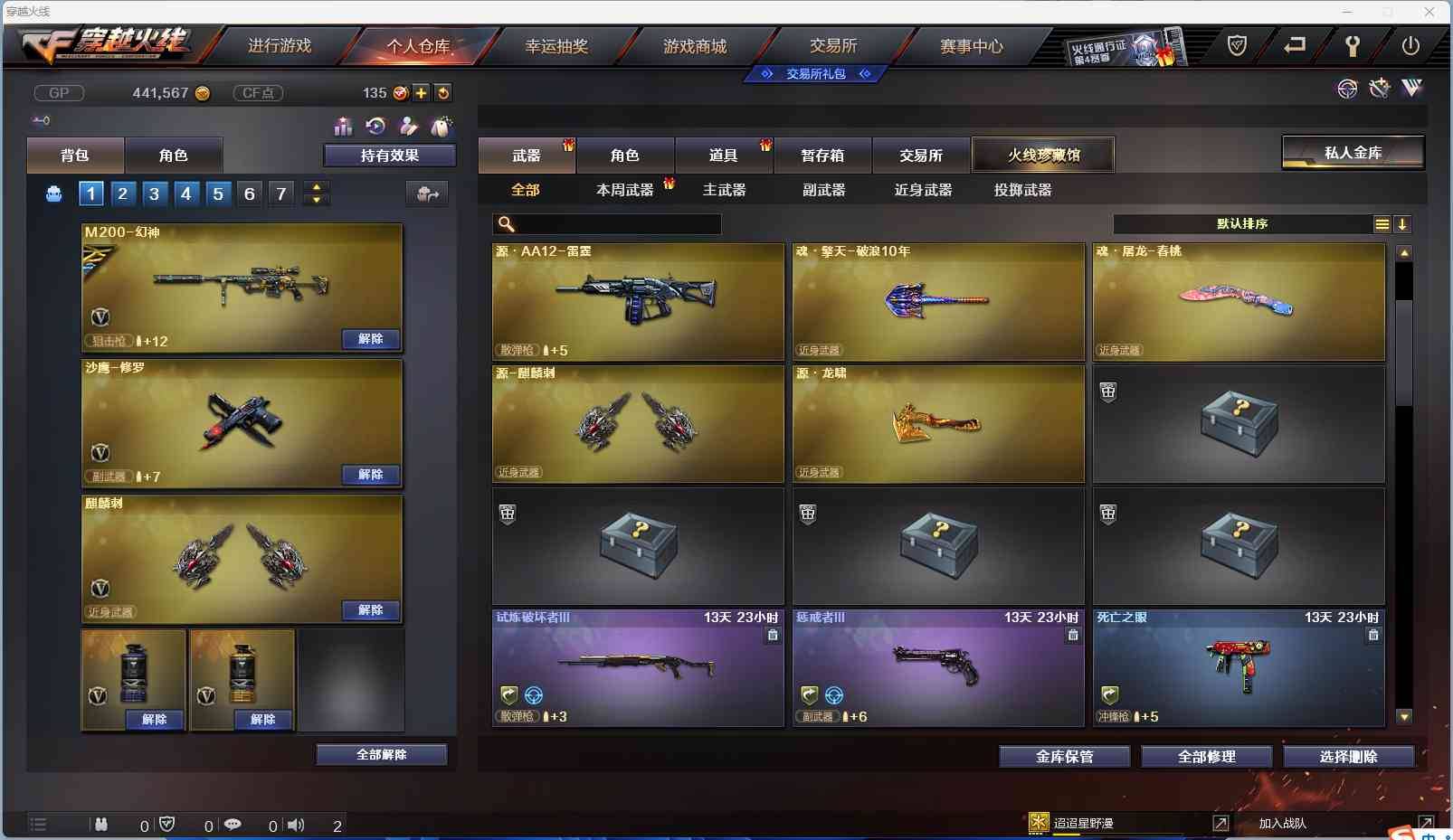Image resolution: width=1453 pixels, height=840 pixels.
Task: Click the 全部解除 button
Action: pos(383,753)
